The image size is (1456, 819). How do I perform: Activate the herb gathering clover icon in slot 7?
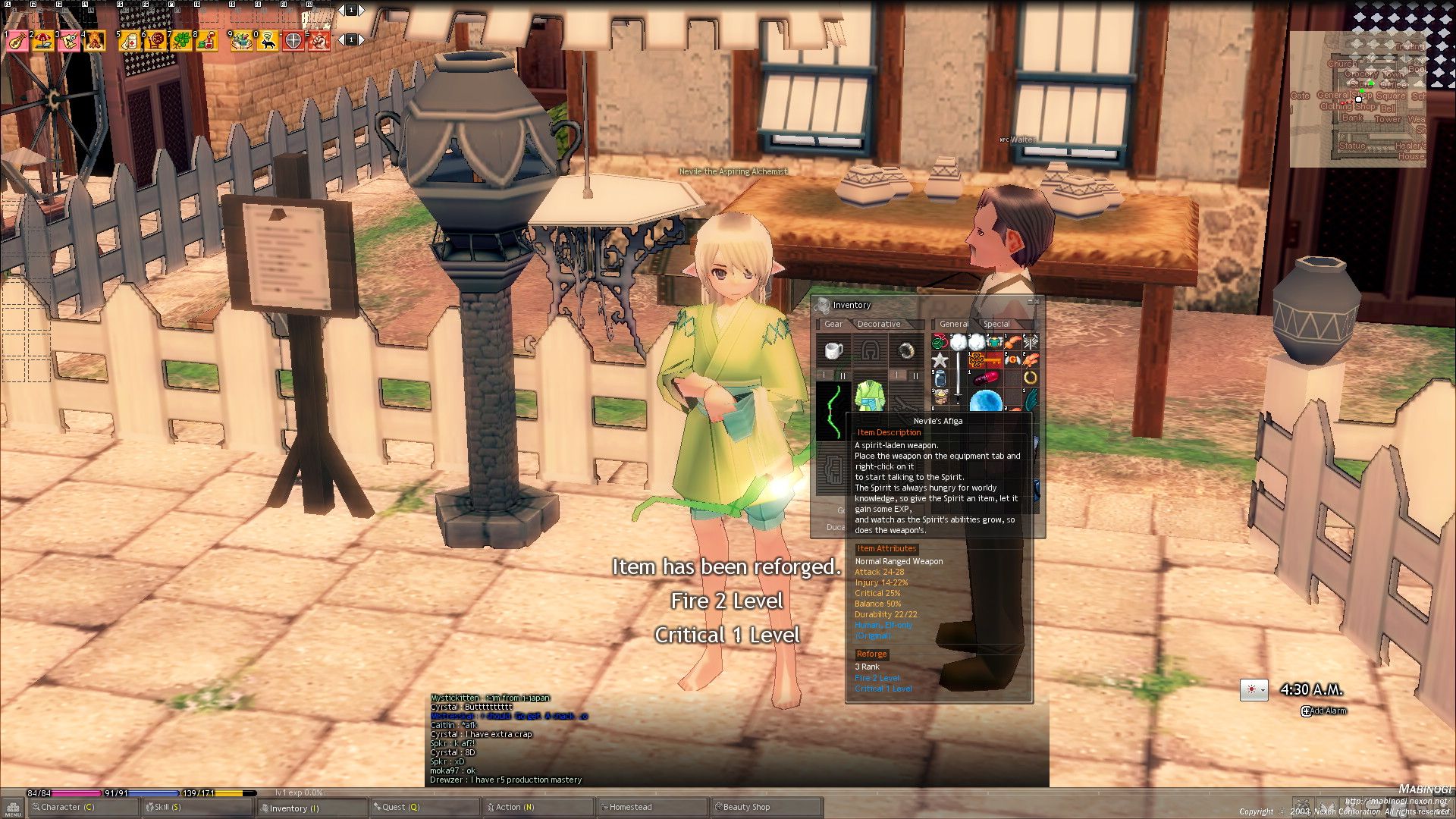click(180, 42)
